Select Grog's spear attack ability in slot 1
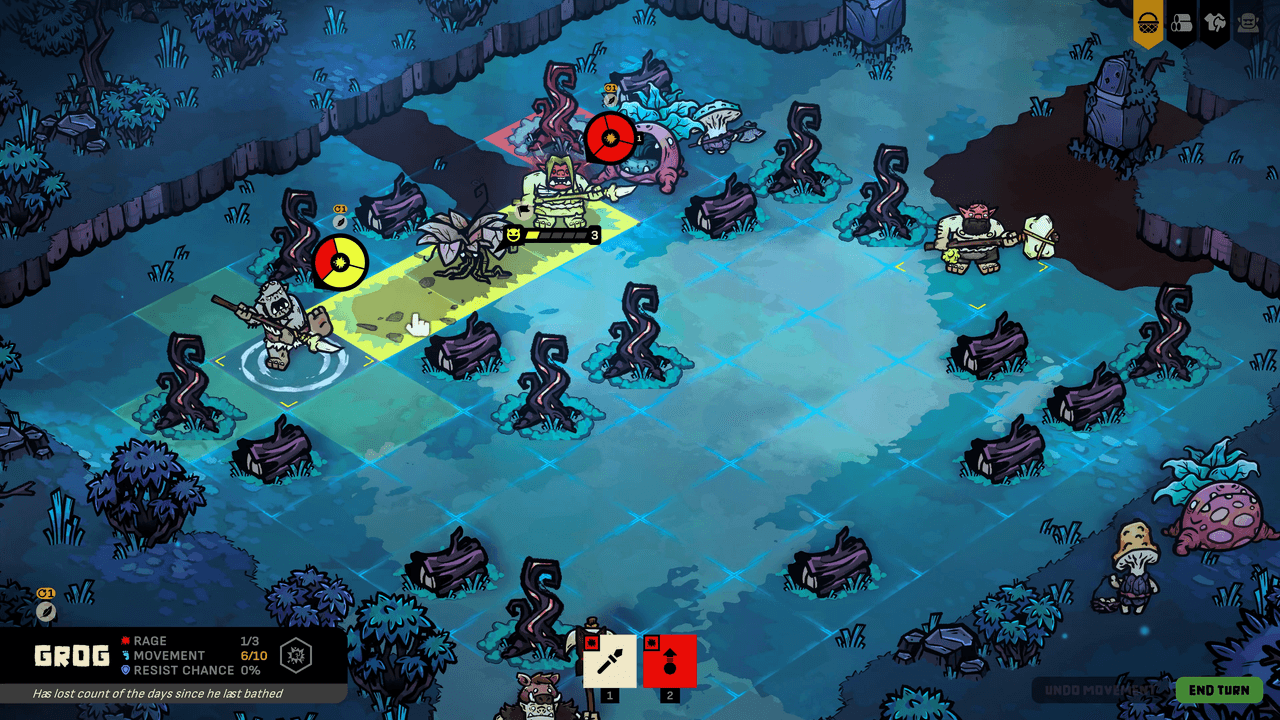 click(611, 662)
